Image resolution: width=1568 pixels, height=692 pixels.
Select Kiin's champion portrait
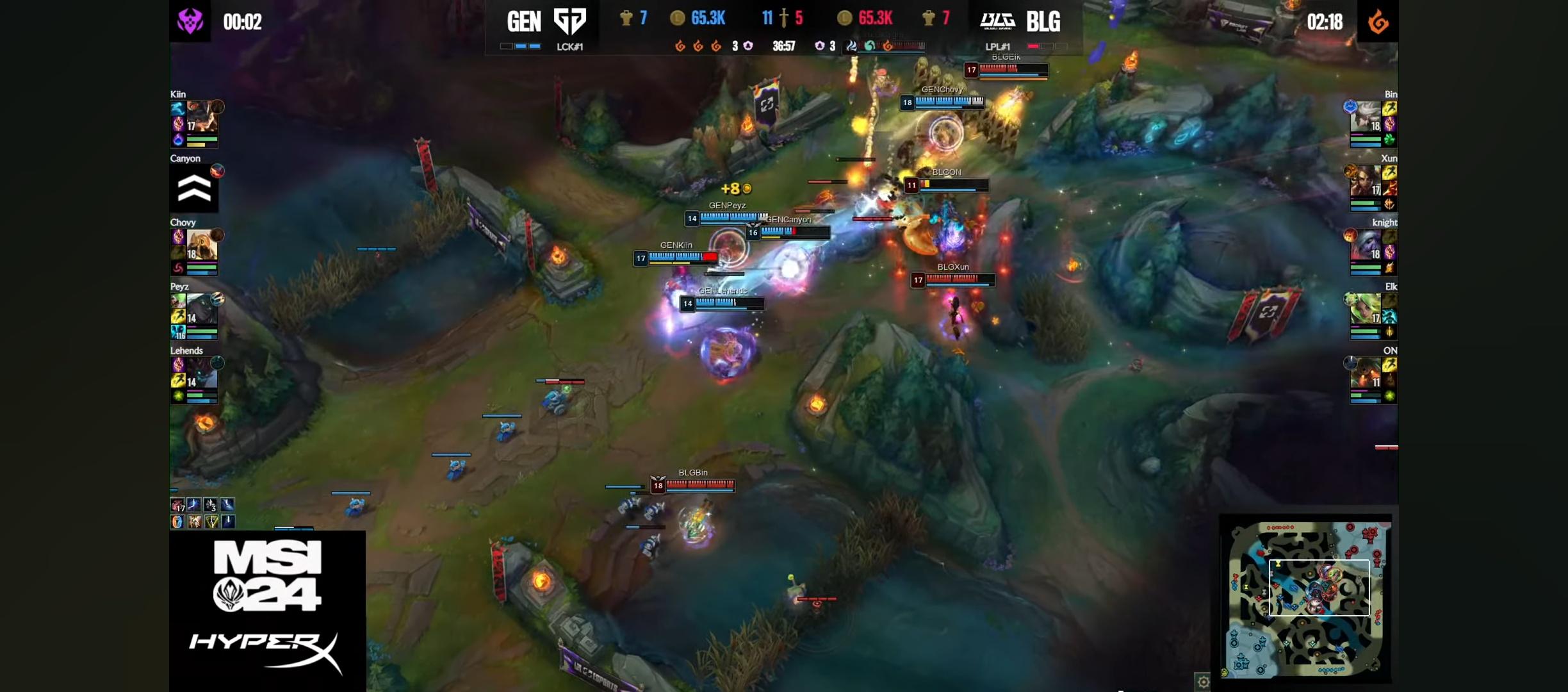pyautogui.click(x=202, y=117)
